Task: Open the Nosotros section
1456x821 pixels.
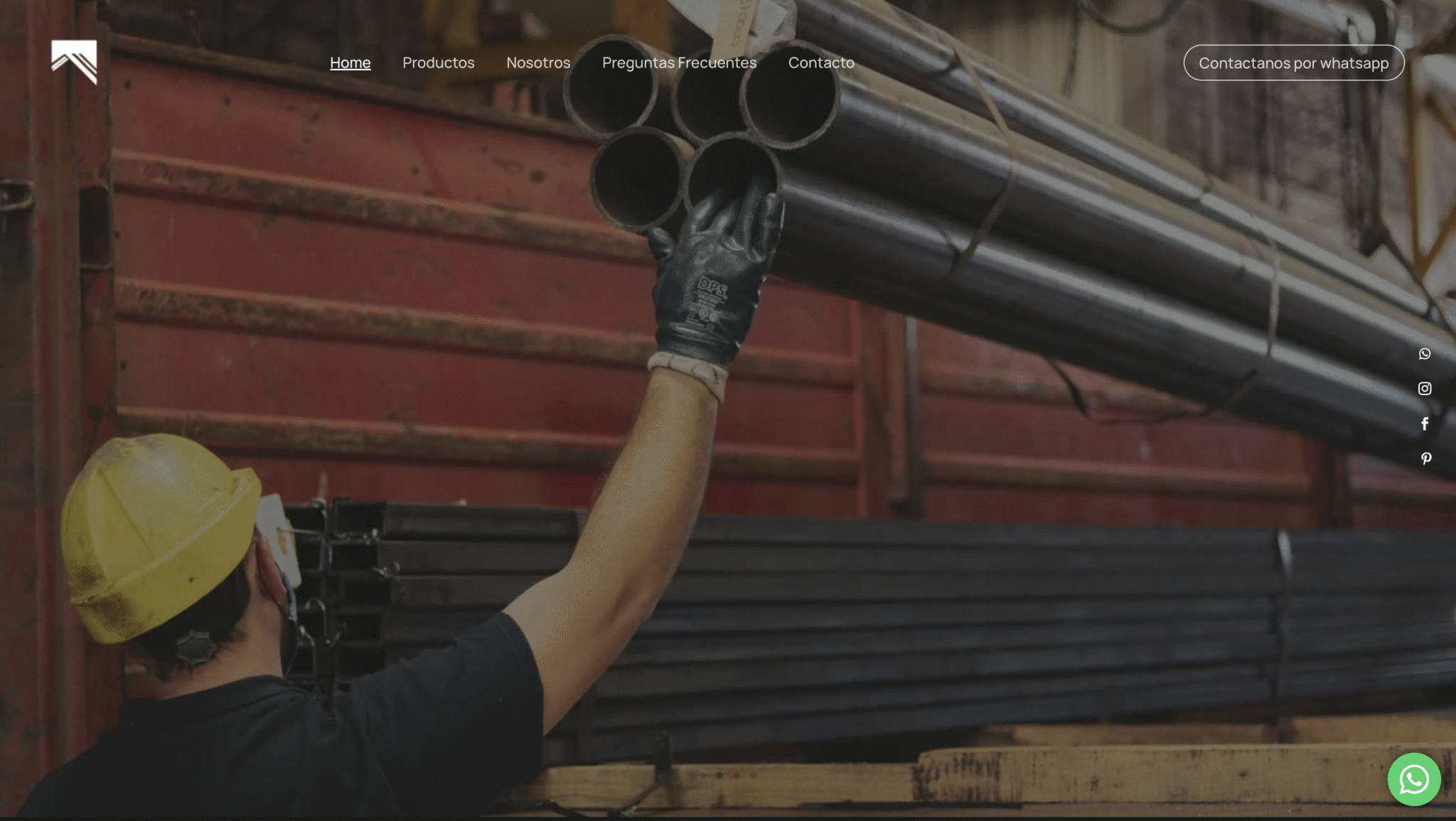Action: click(538, 63)
